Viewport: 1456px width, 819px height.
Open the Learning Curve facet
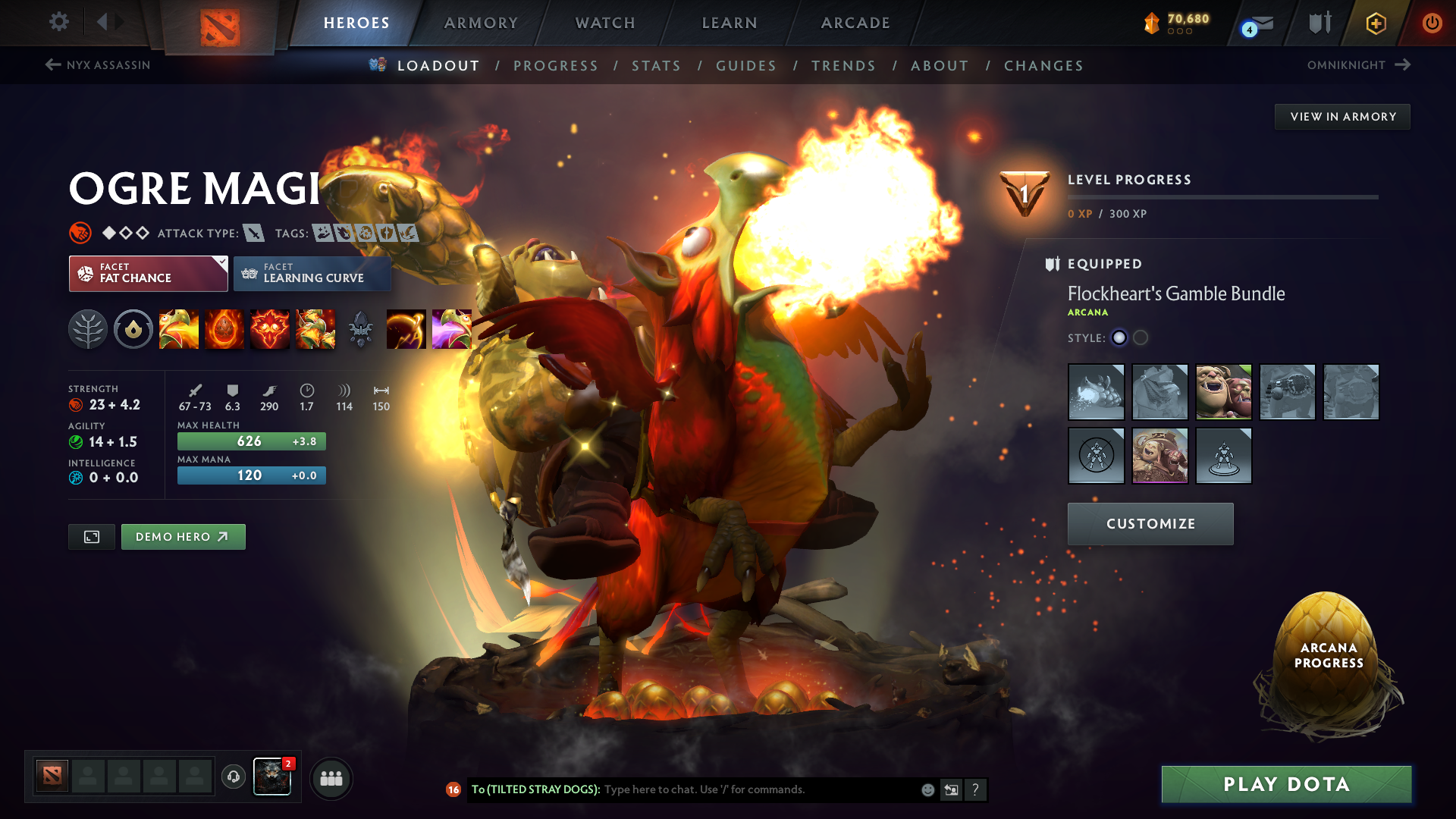pyautogui.click(x=312, y=273)
